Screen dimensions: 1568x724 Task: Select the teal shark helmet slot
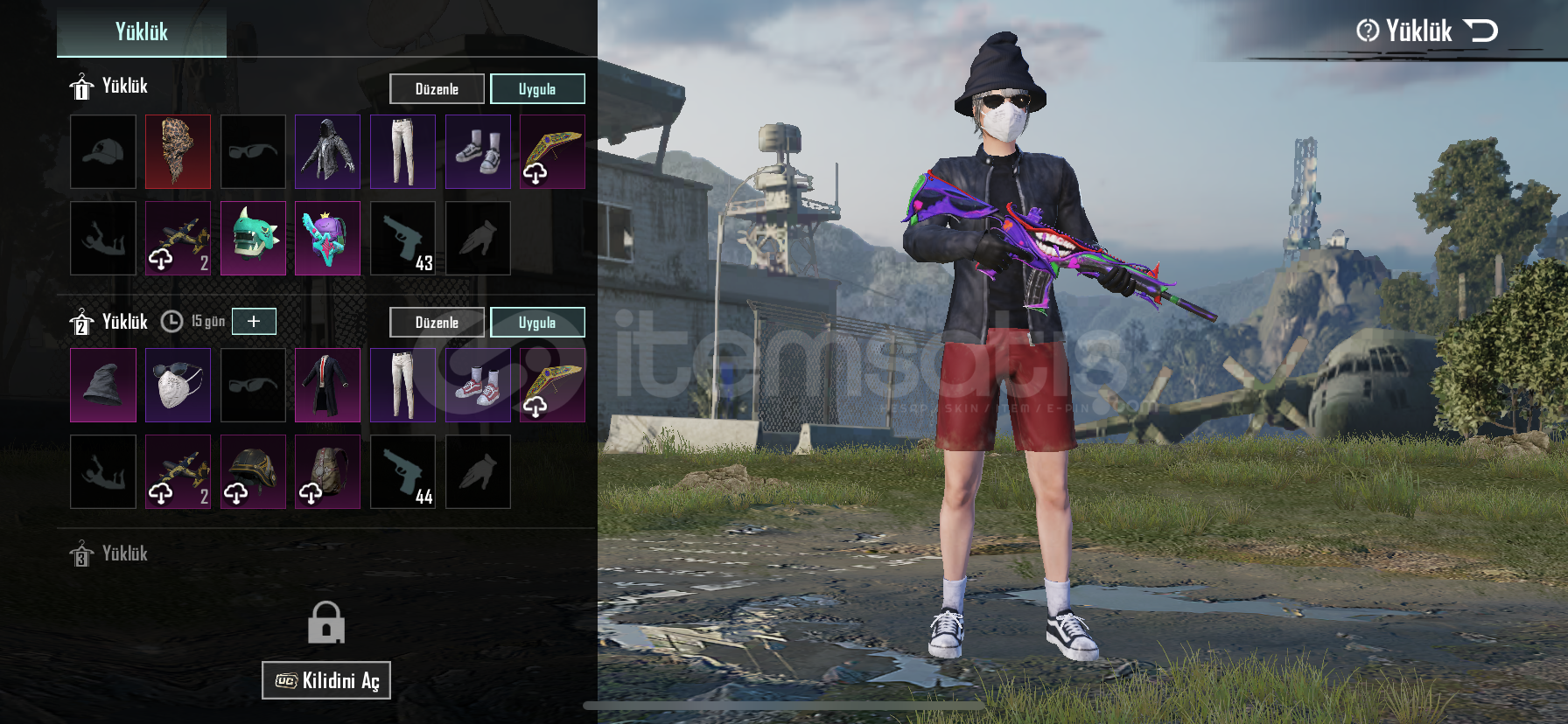pos(253,239)
